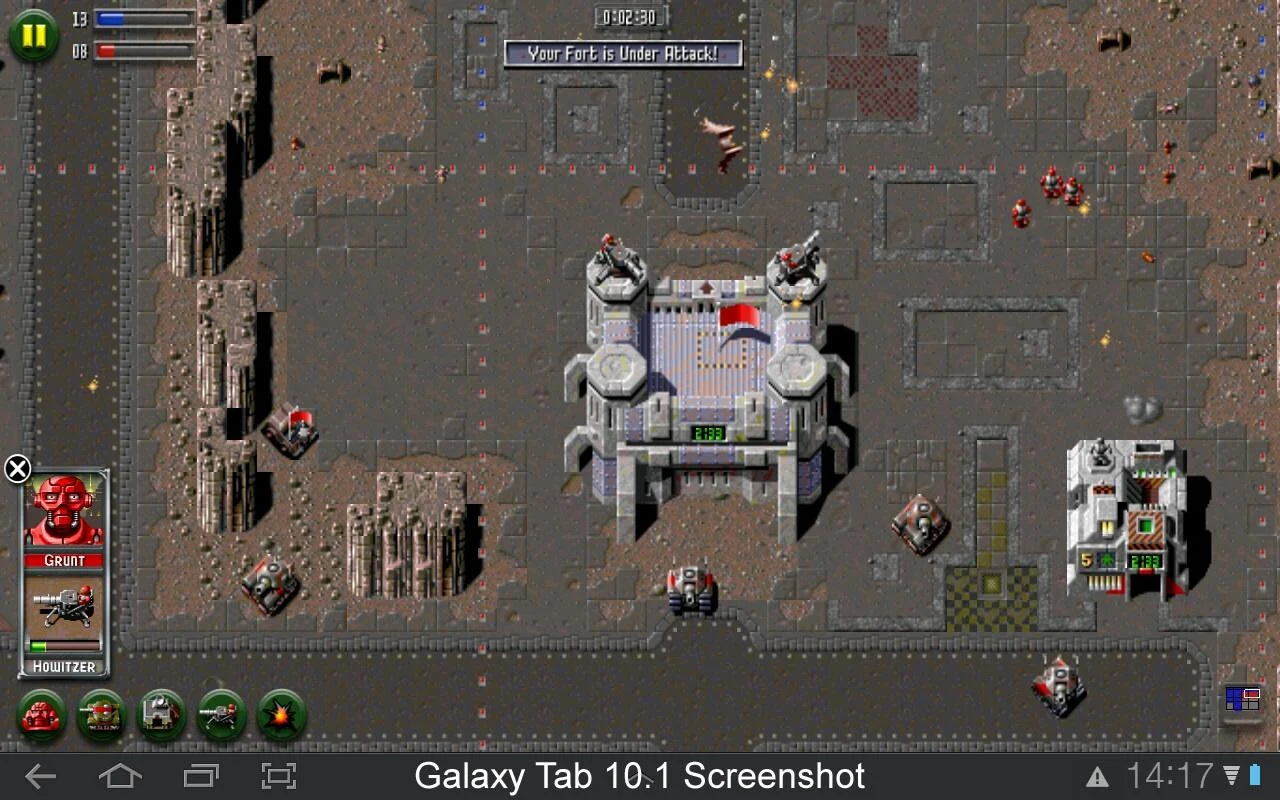Select the tank vehicles button
Image resolution: width=1280 pixels, height=800 pixels.
tap(102, 715)
